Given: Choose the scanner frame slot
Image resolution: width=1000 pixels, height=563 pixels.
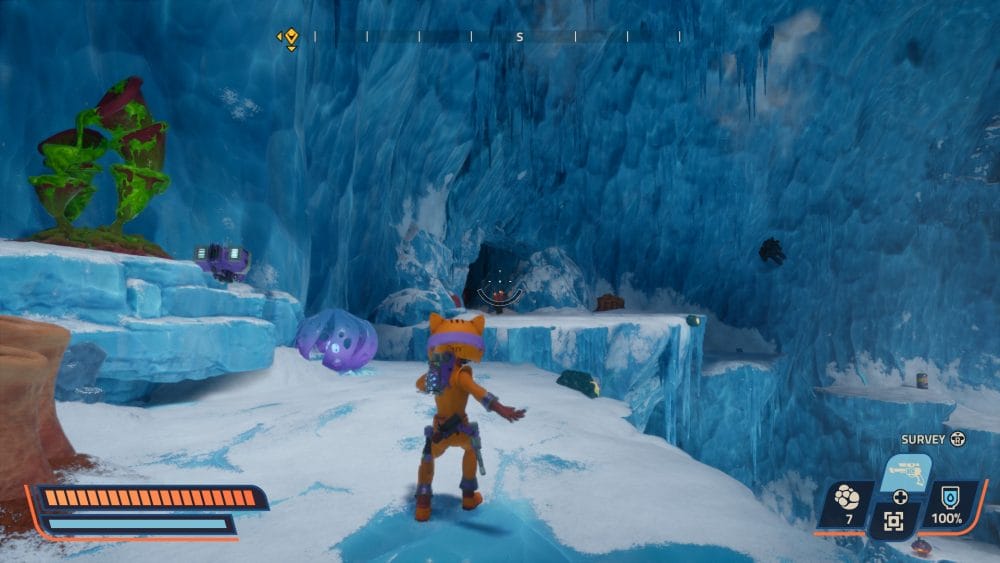Looking at the screenshot, I should click(x=893, y=520).
